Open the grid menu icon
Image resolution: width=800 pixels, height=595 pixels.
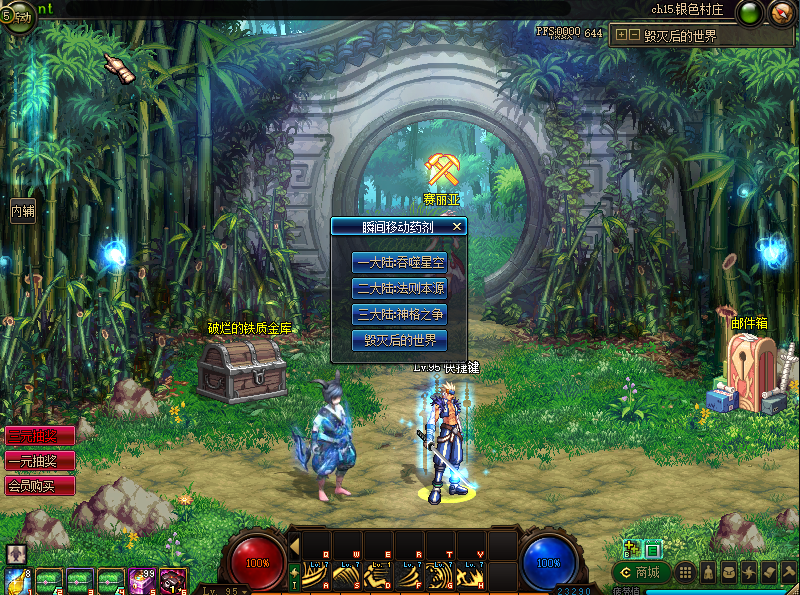pos(685,573)
